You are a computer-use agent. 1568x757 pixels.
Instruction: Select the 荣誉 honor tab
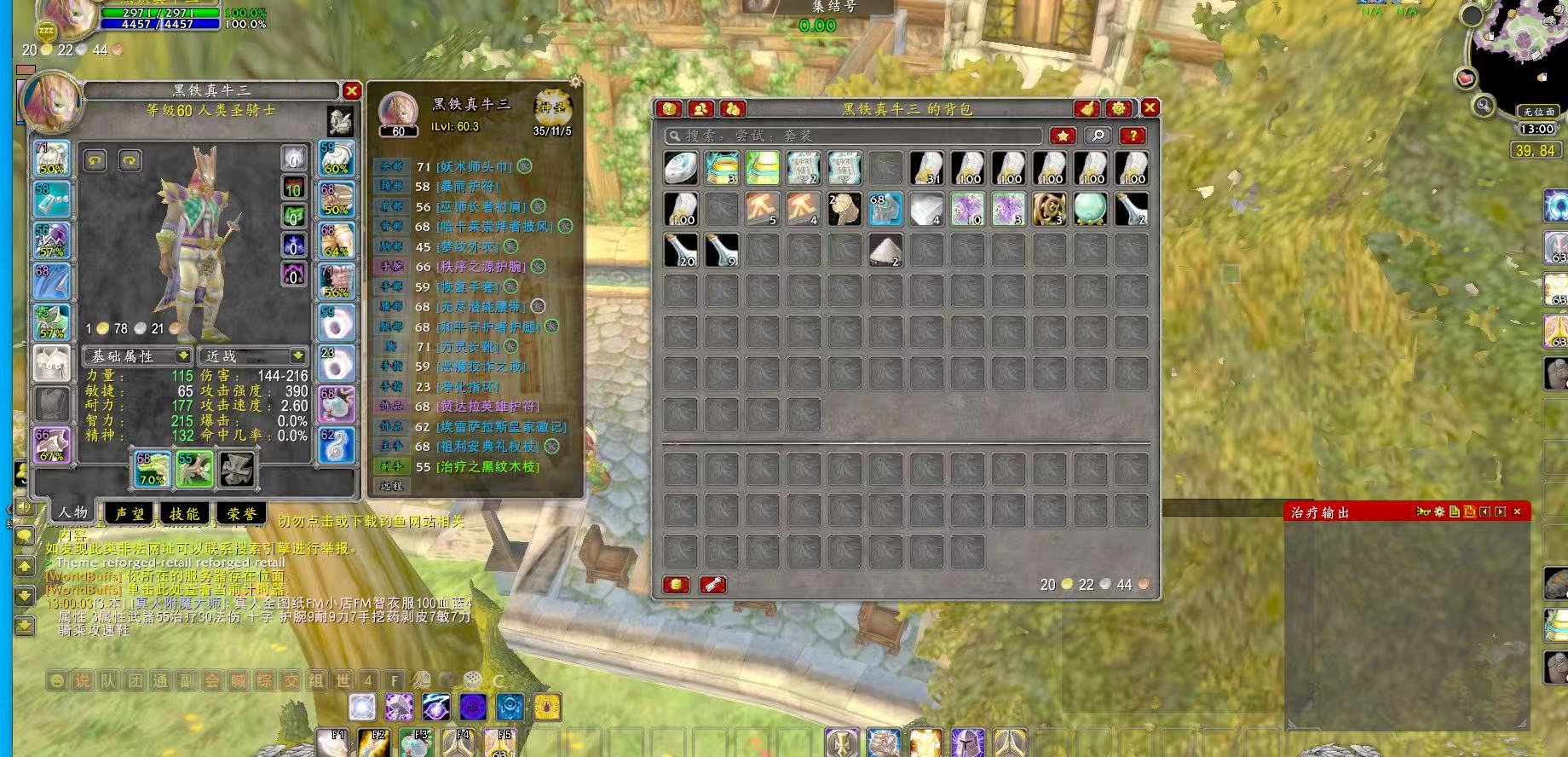click(241, 513)
